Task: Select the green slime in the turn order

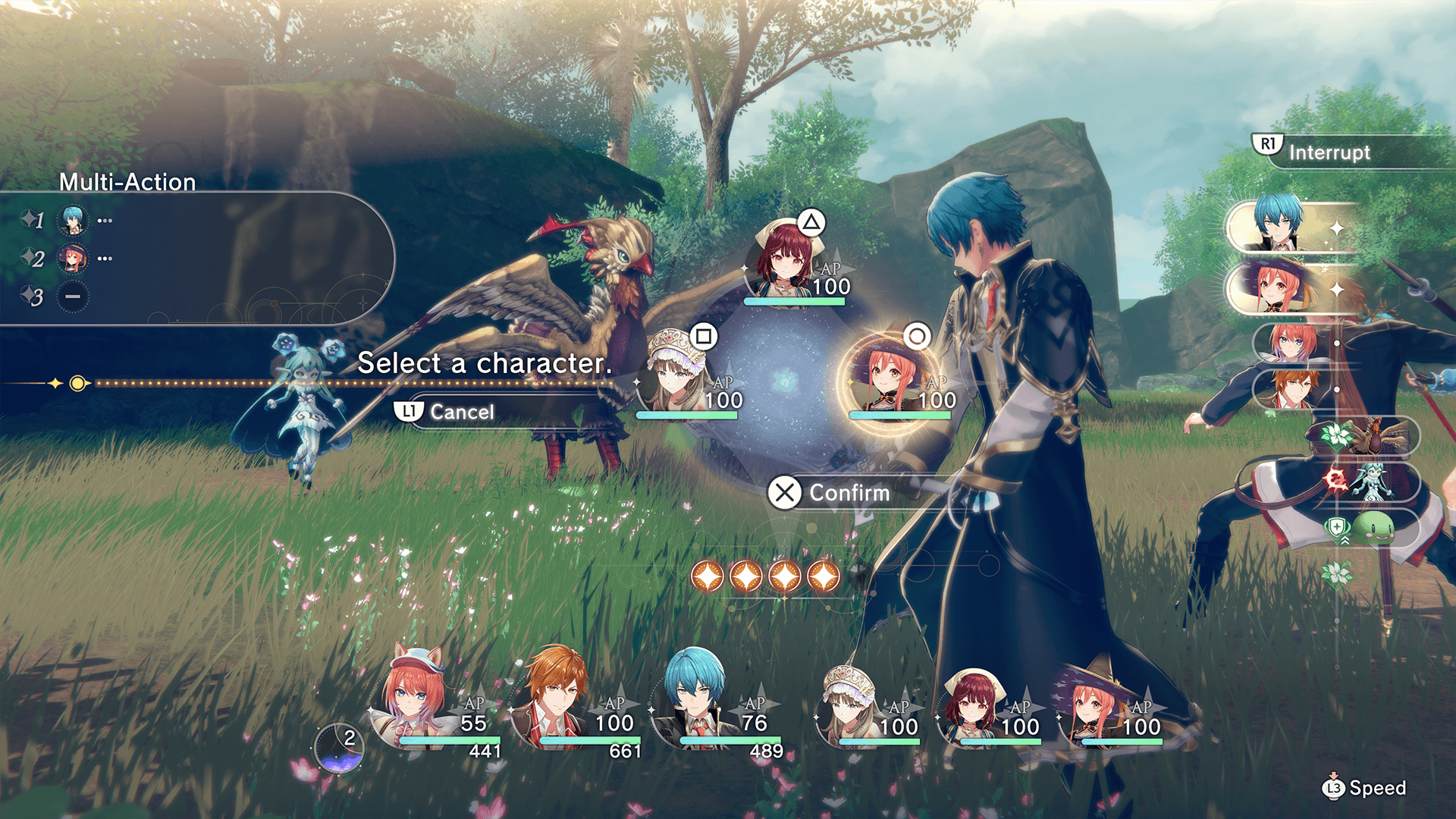Action: point(1374,527)
